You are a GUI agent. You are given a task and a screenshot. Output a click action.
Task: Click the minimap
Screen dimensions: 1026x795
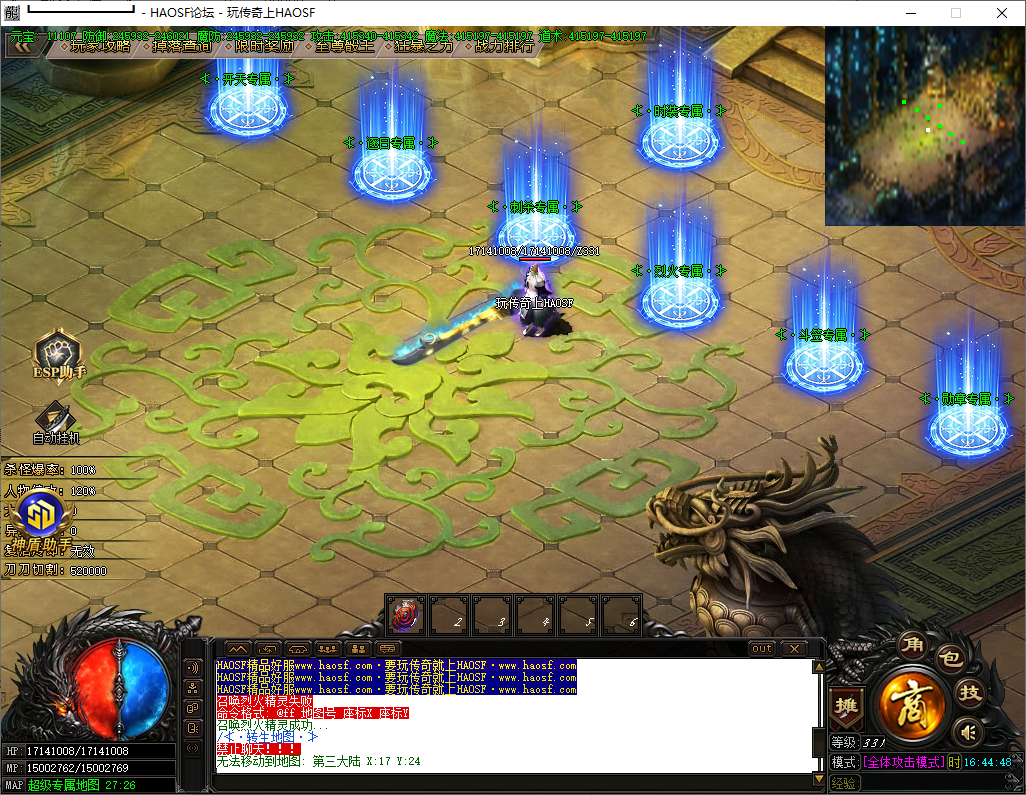pyautogui.click(x=924, y=126)
